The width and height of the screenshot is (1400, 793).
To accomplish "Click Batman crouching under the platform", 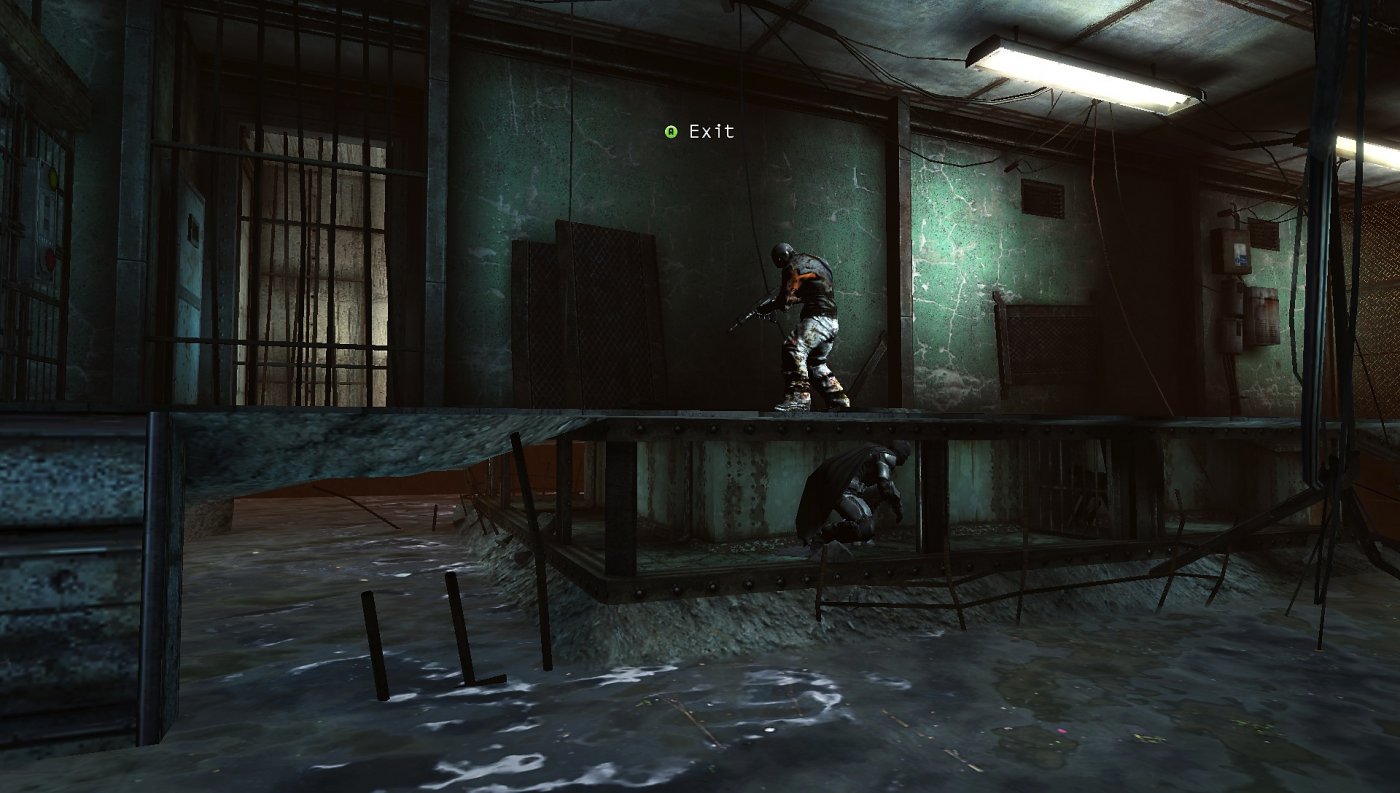I will 865,495.
